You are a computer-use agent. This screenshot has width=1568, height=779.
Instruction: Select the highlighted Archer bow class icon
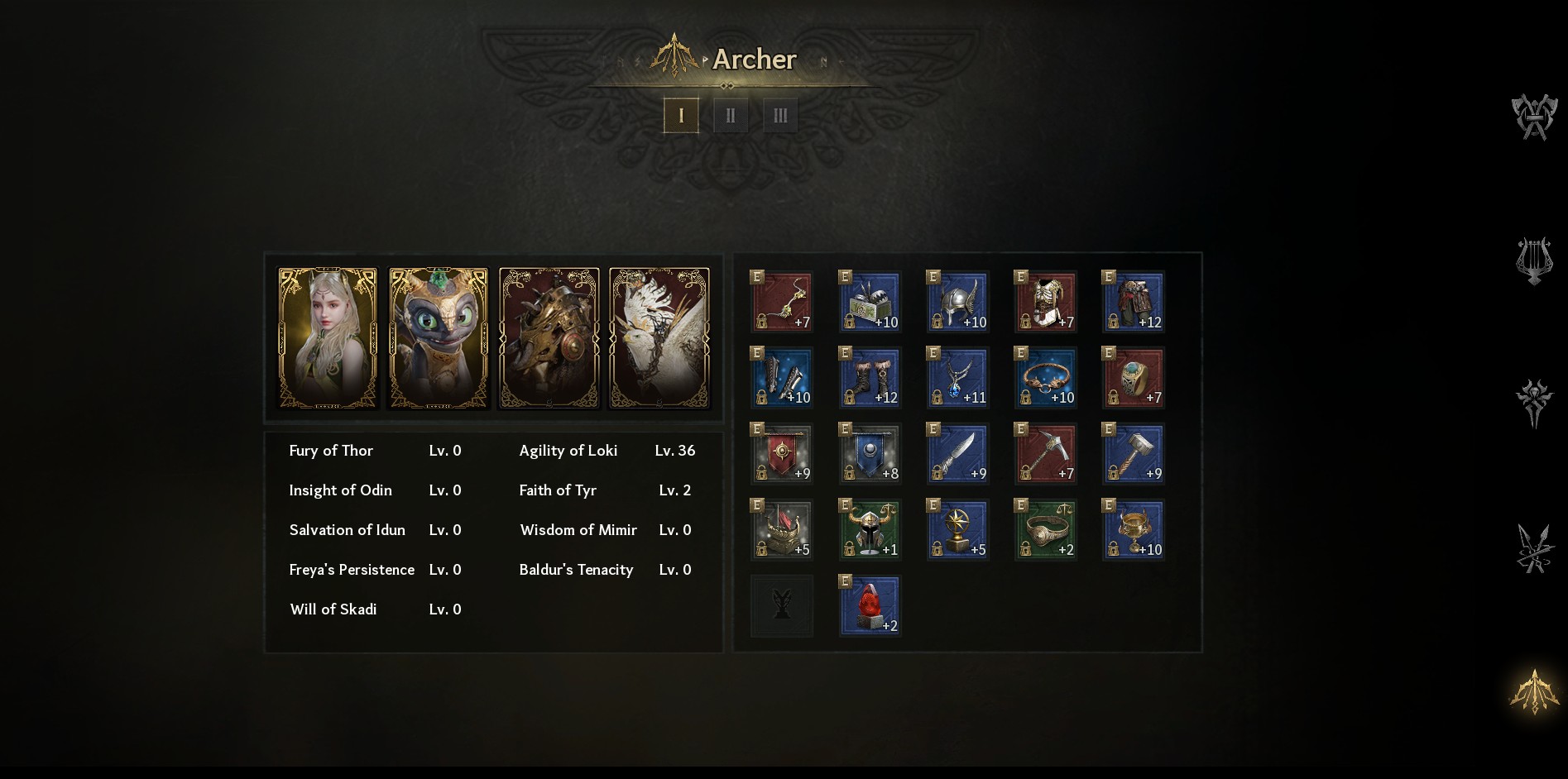(1534, 691)
